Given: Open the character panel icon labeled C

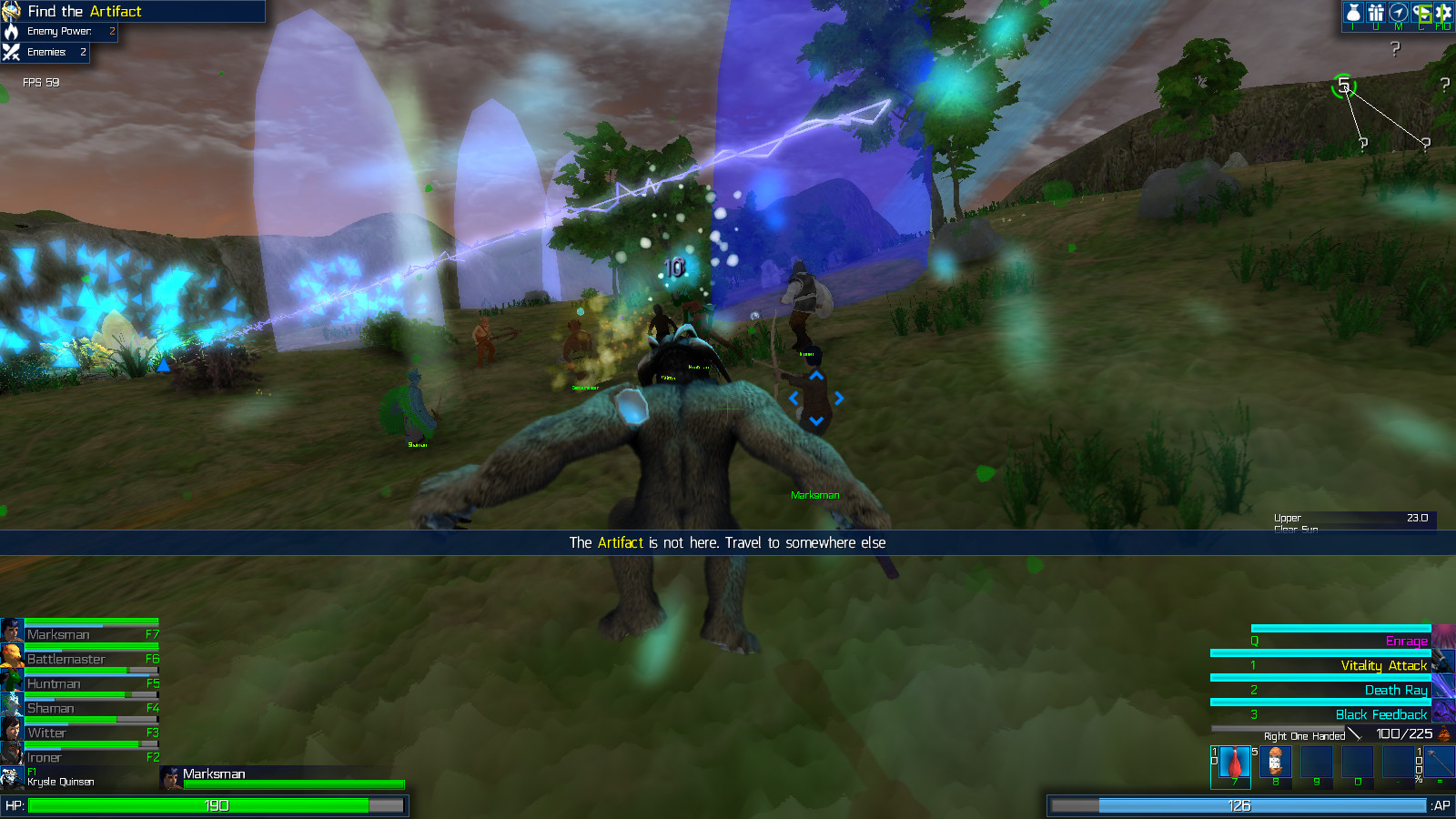Looking at the screenshot, I should tap(1421, 14).
